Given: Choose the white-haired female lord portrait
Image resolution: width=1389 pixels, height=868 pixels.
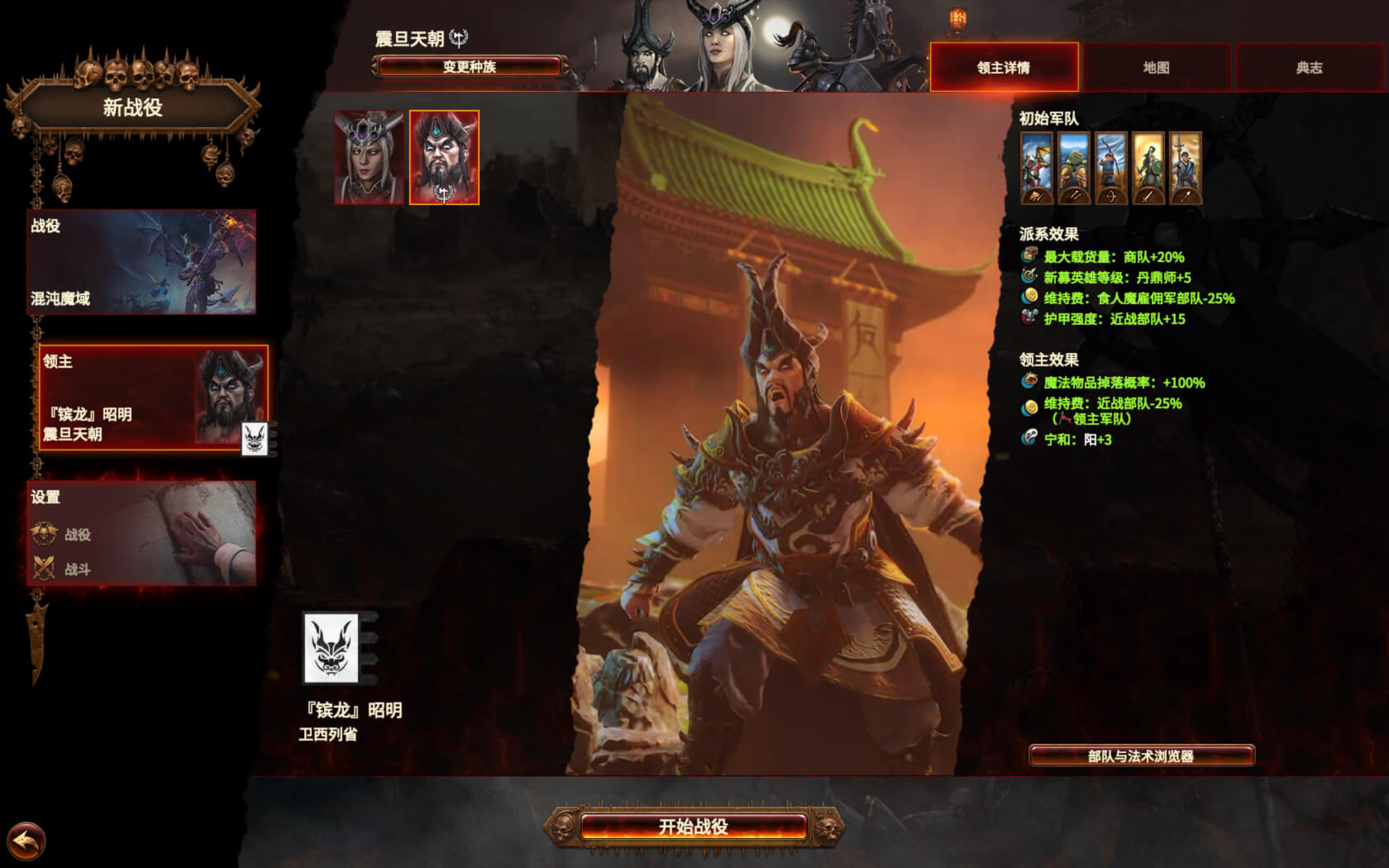Looking at the screenshot, I should 369,157.
